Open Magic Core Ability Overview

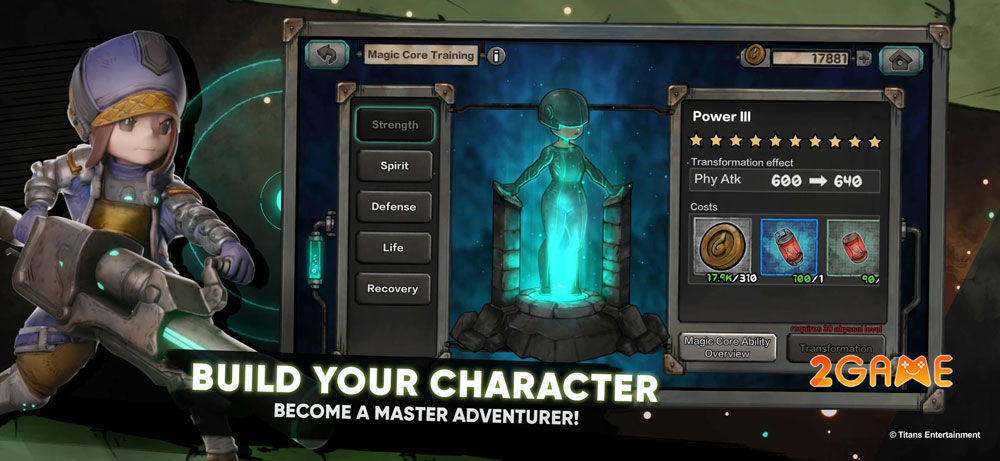(x=727, y=348)
